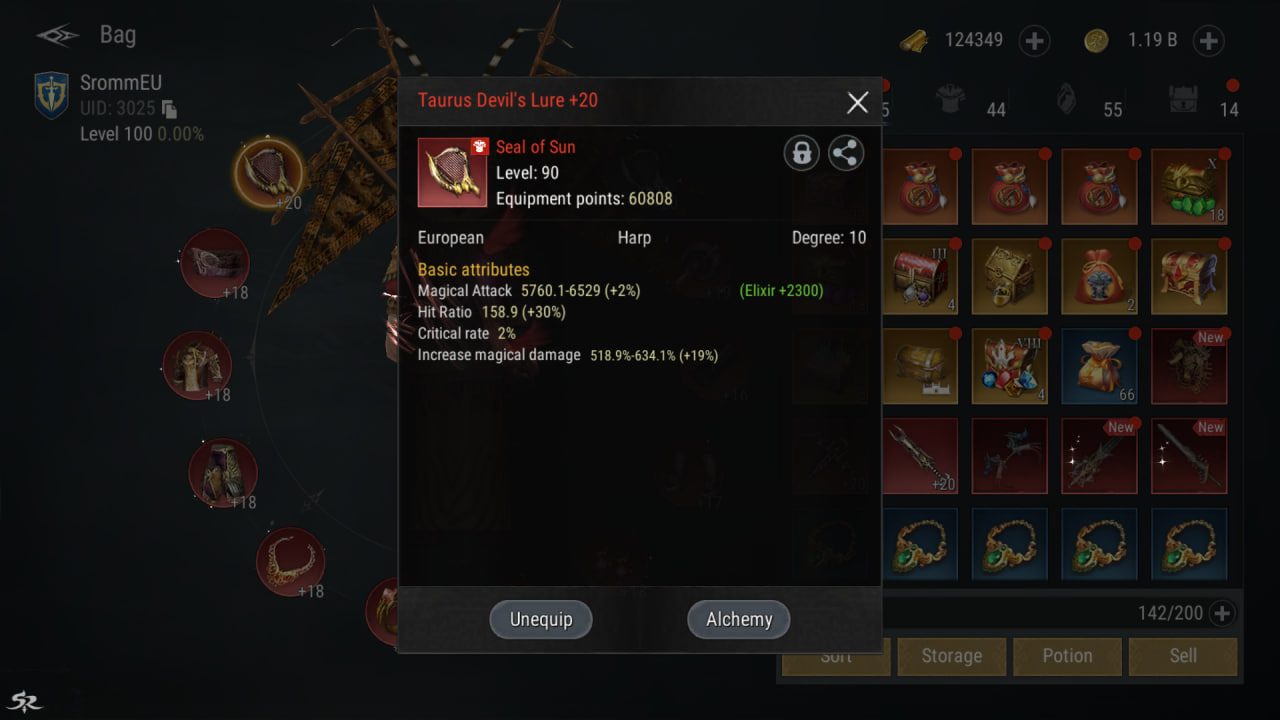Expand bag capacity next to 142/200
Viewport: 1280px width, 720px height.
tap(1222, 613)
